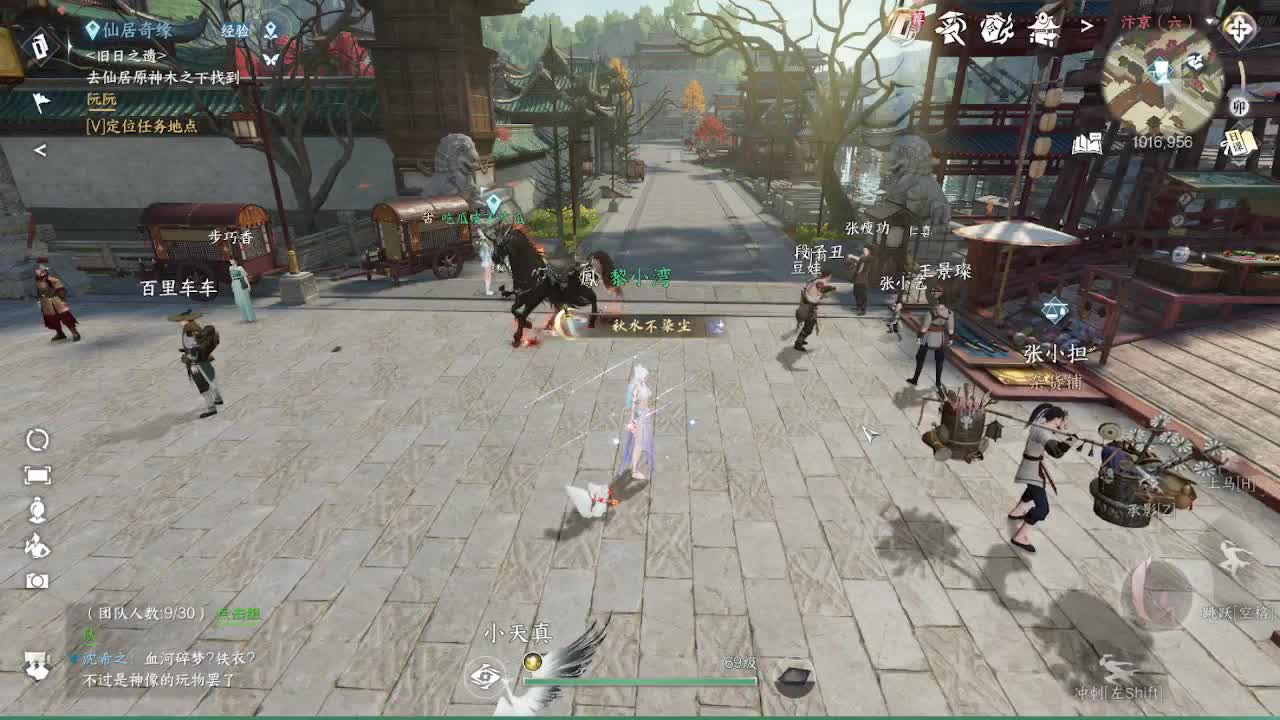The height and width of the screenshot is (720, 1280).
Task: Toggle the quest location pin next to 经验
Action: tap(271, 31)
